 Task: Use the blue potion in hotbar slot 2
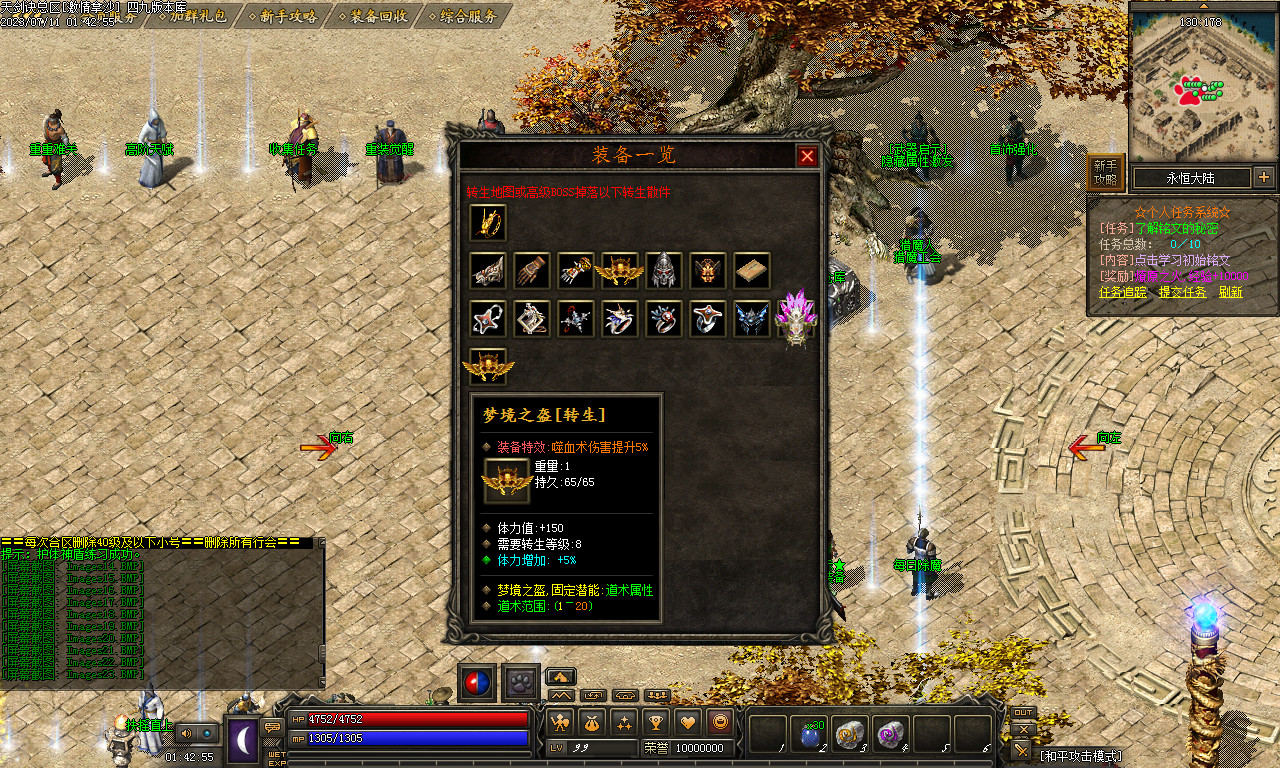(811, 734)
